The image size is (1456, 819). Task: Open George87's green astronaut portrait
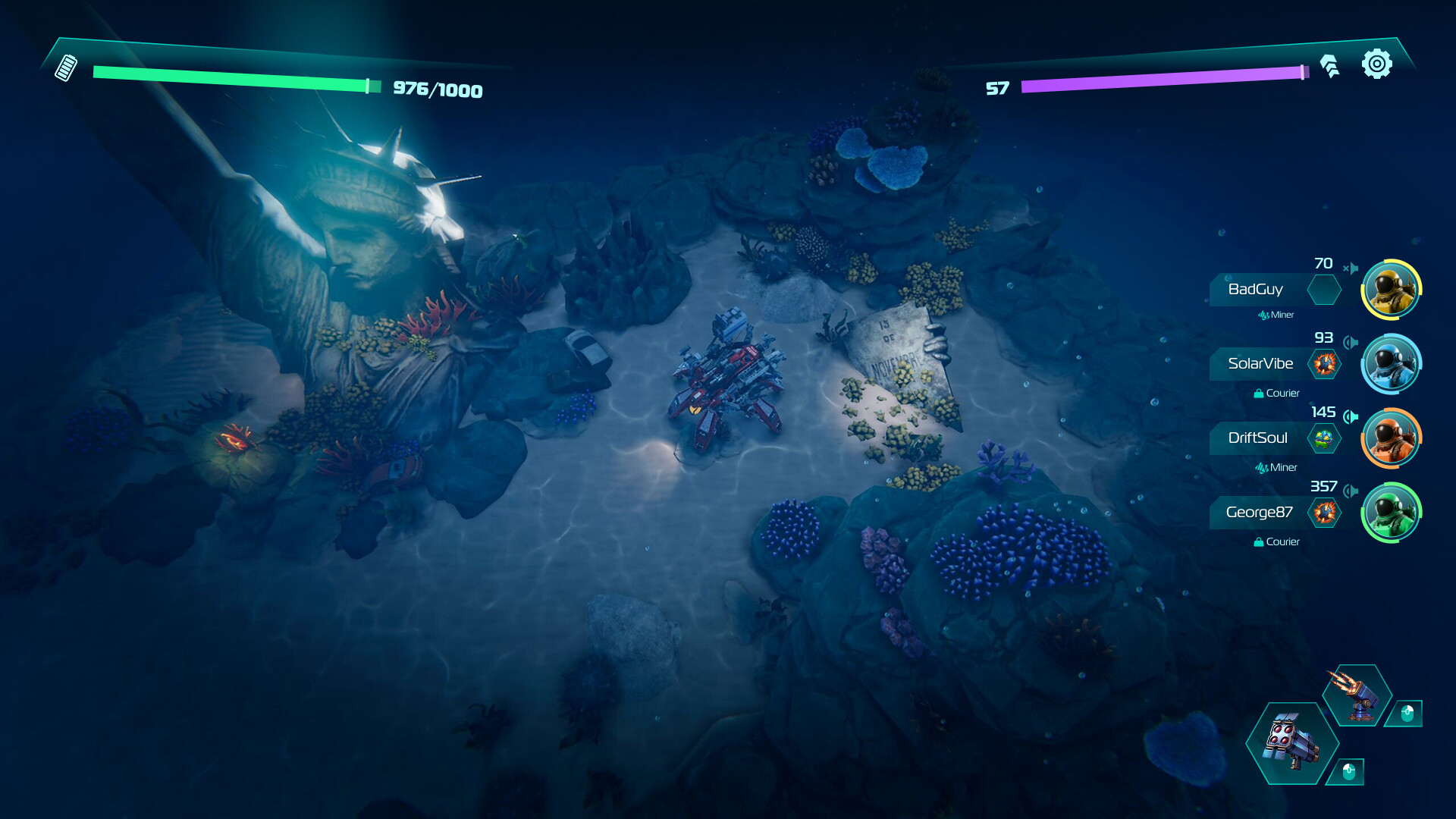tap(1391, 513)
